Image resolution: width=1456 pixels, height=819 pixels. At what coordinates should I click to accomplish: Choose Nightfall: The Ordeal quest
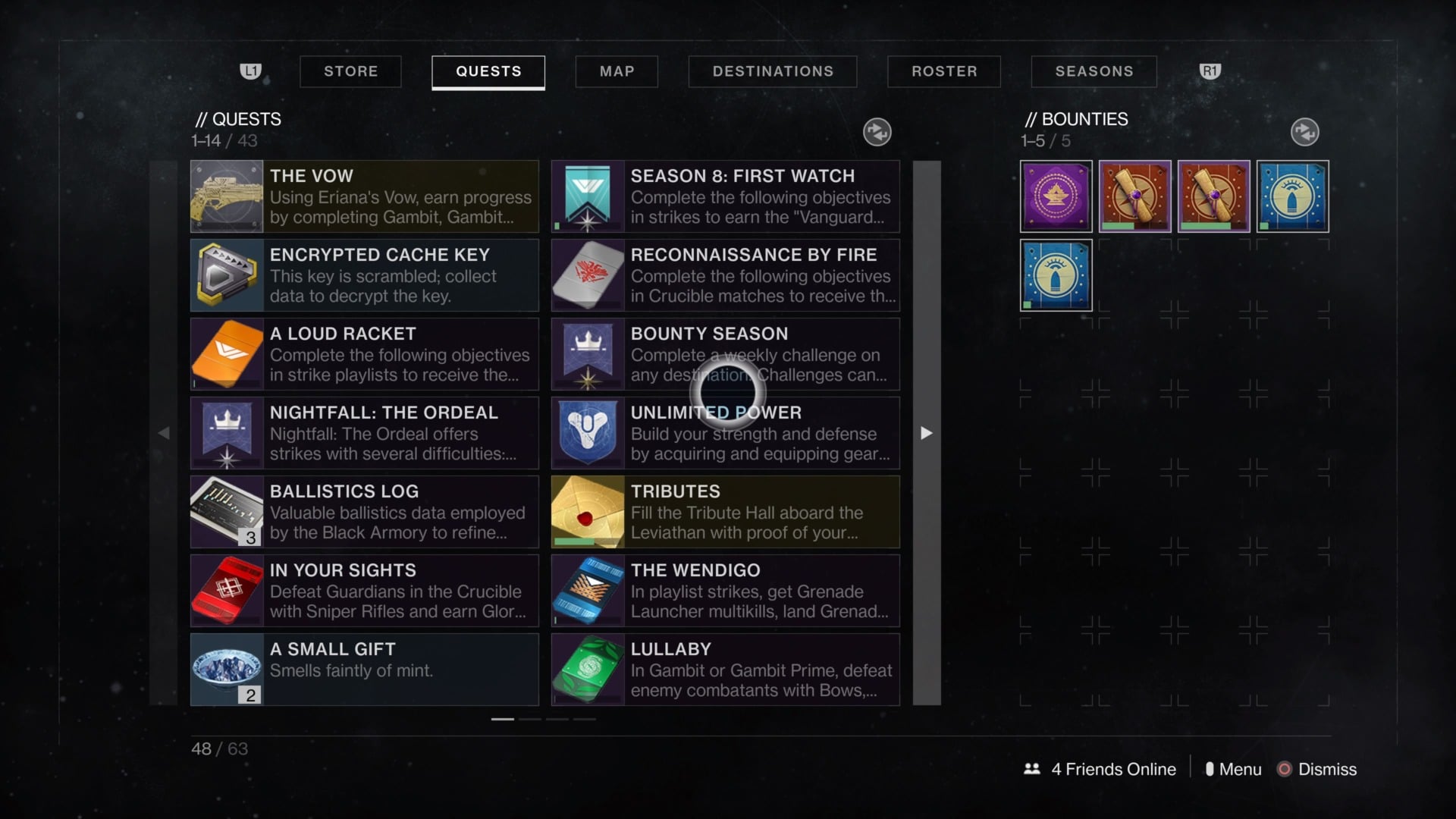(x=365, y=433)
